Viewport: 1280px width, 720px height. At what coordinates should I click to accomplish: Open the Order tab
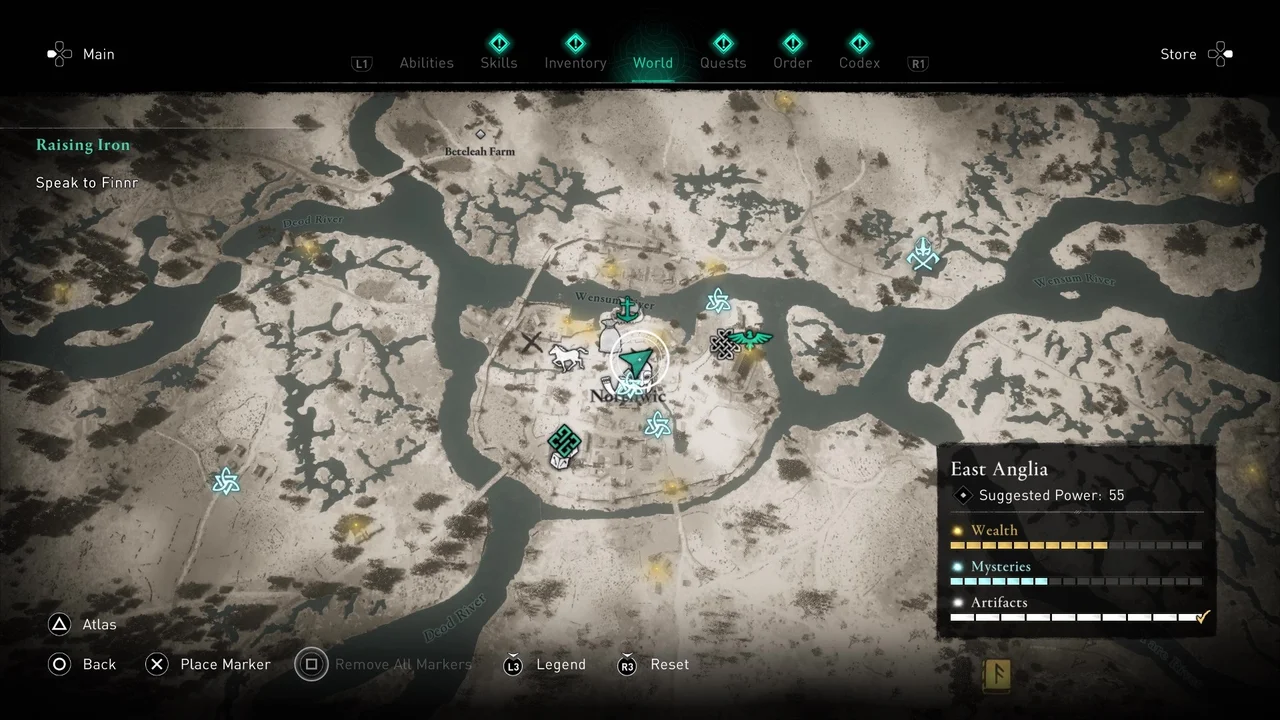pos(792,63)
